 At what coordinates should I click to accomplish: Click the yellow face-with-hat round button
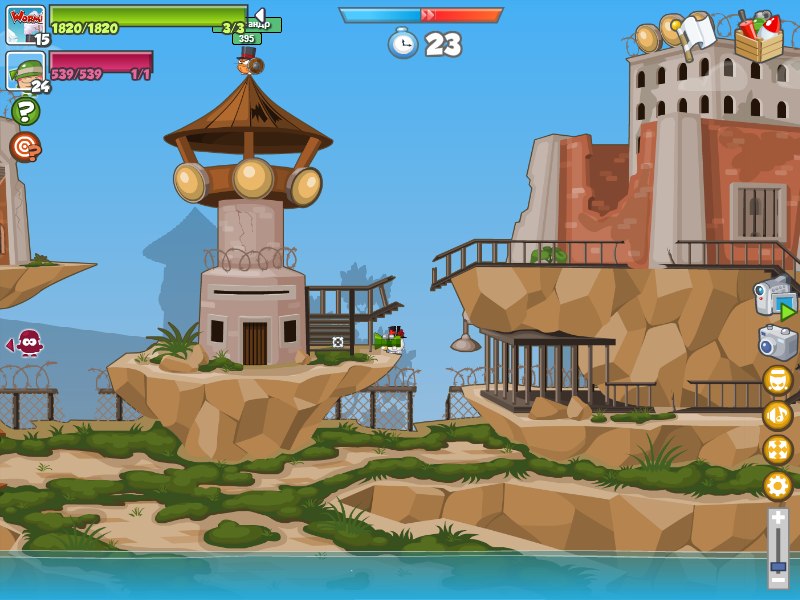tap(777, 380)
